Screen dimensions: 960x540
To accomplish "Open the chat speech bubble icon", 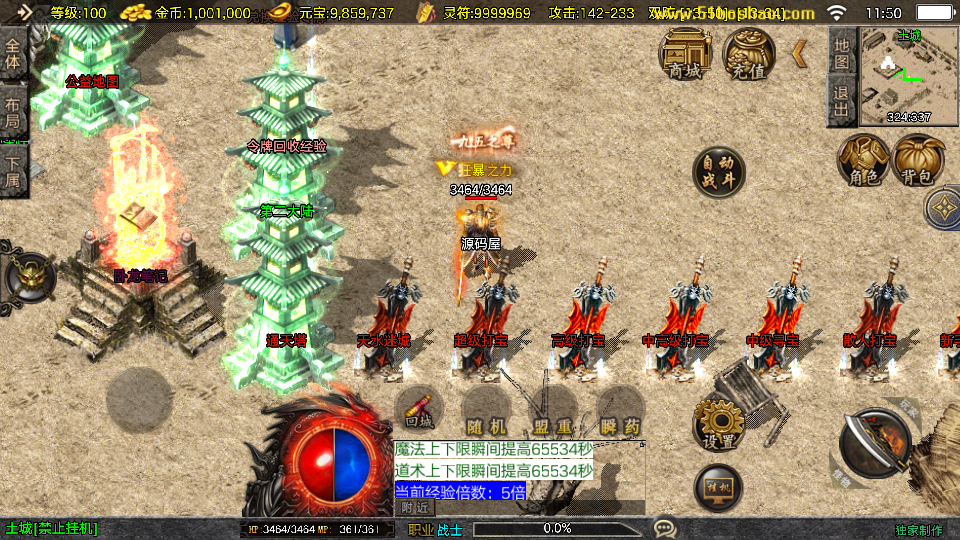I will coord(664,527).
